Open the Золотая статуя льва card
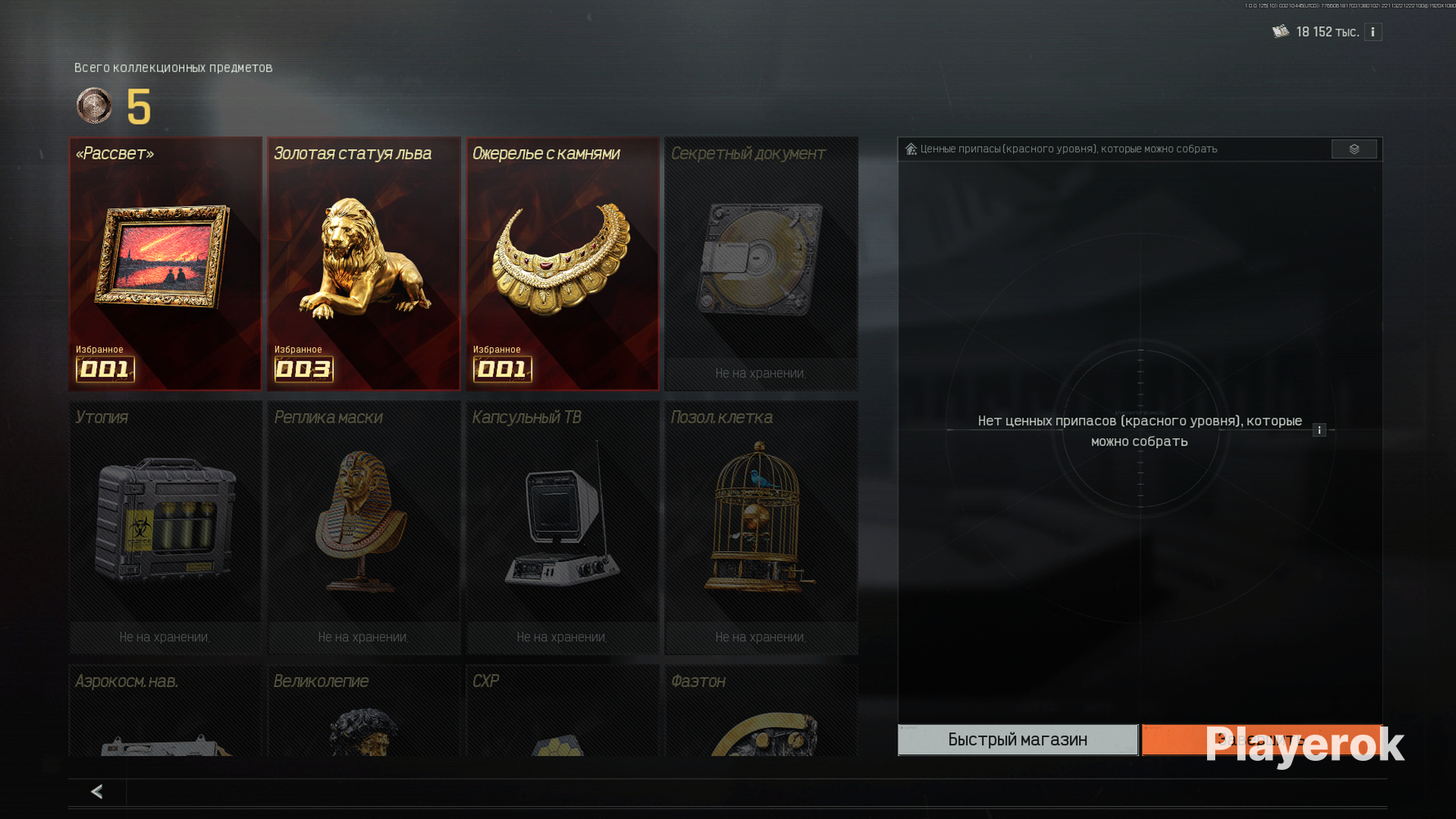The height and width of the screenshot is (819, 1456). coord(364,263)
